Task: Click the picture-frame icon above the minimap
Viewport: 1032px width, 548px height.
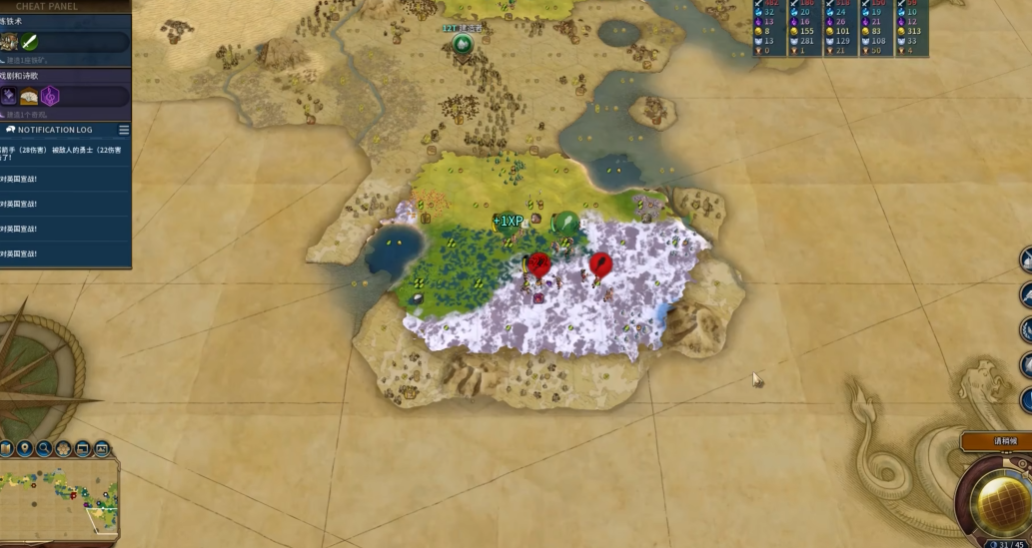Action: click(x=101, y=449)
